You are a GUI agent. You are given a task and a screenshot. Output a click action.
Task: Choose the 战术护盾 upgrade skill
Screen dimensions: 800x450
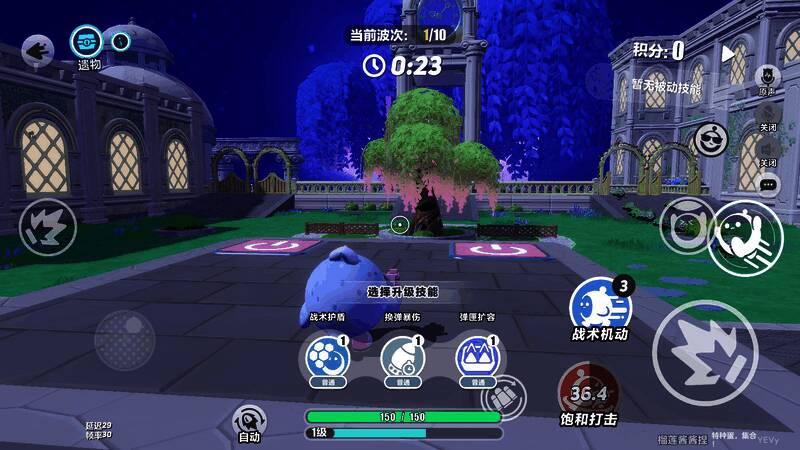click(x=320, y=358)
